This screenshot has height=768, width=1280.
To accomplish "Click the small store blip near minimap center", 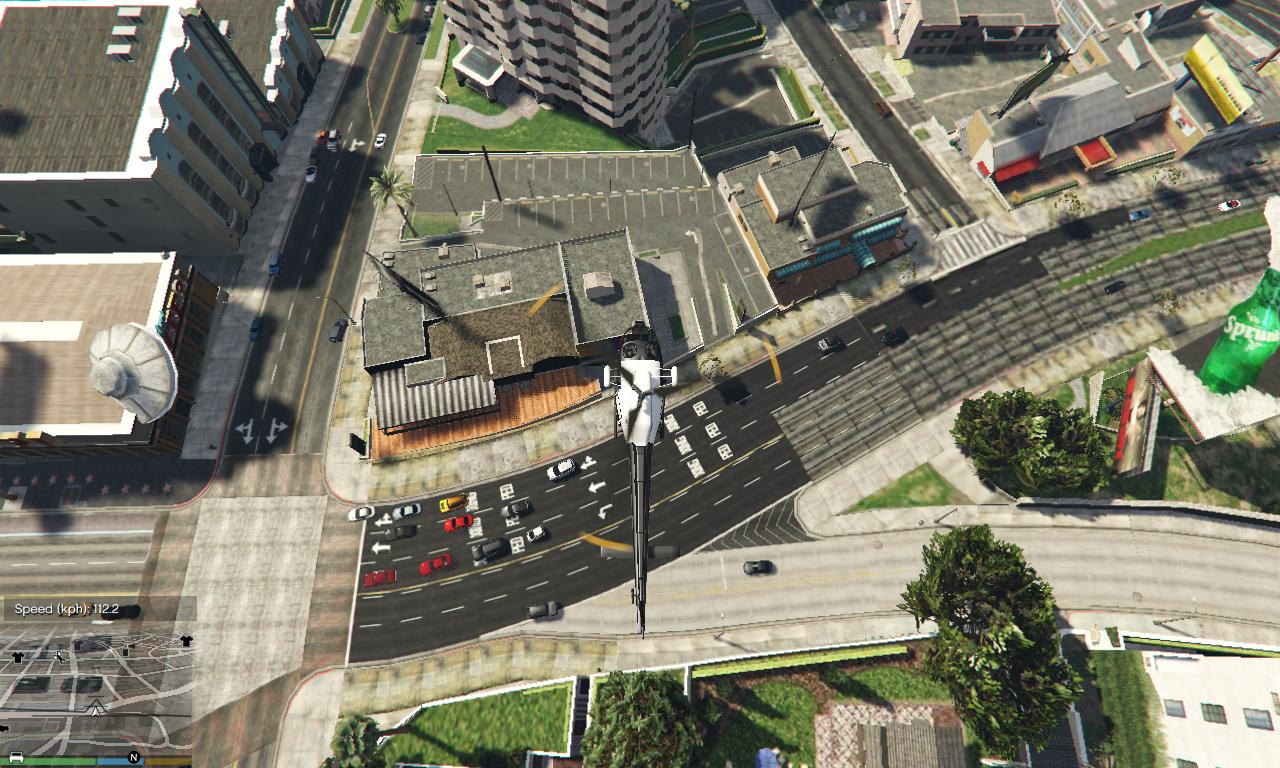I will (x=126, y=651).
